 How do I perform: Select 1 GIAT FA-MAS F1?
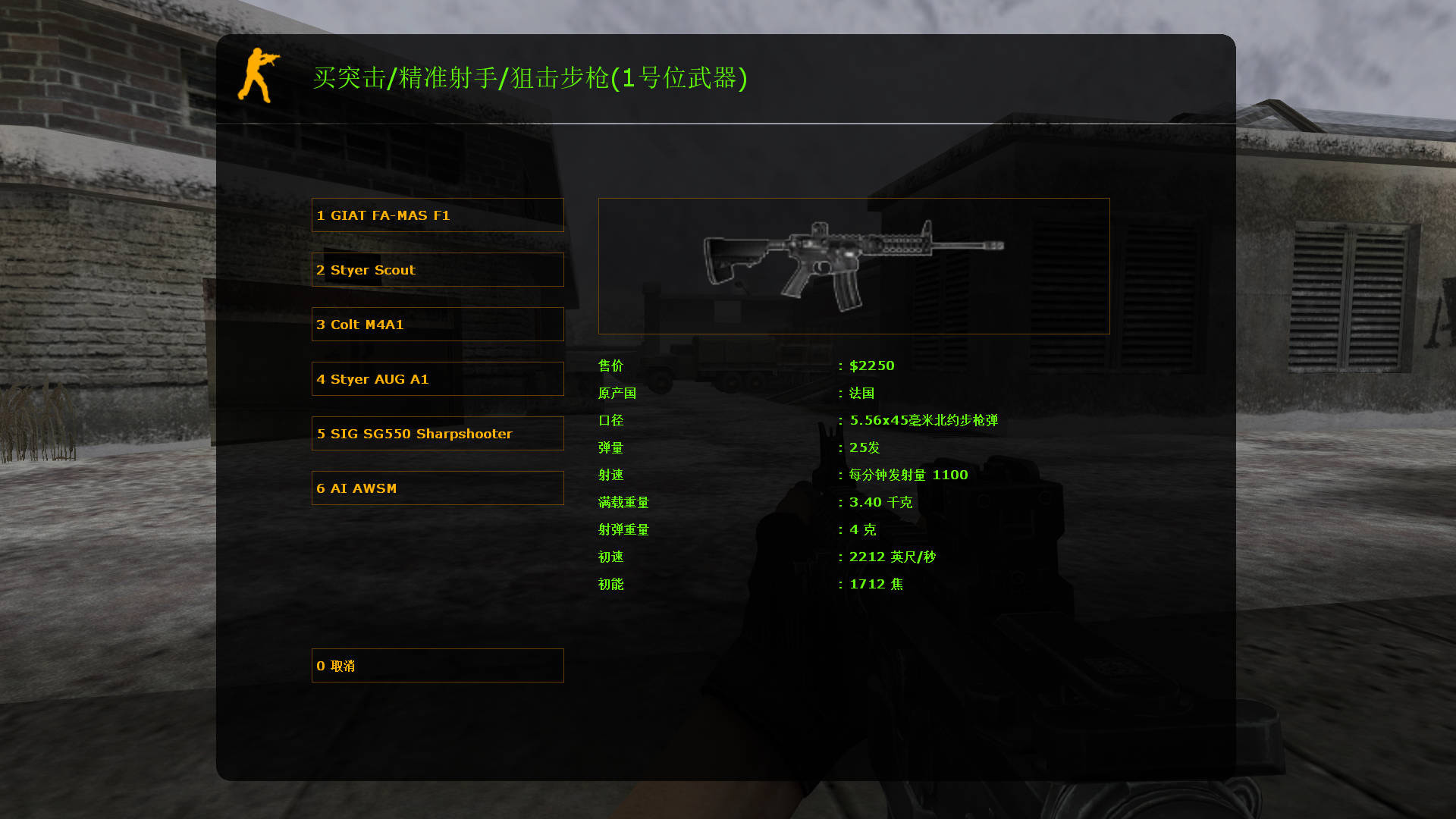coord(438,215)
